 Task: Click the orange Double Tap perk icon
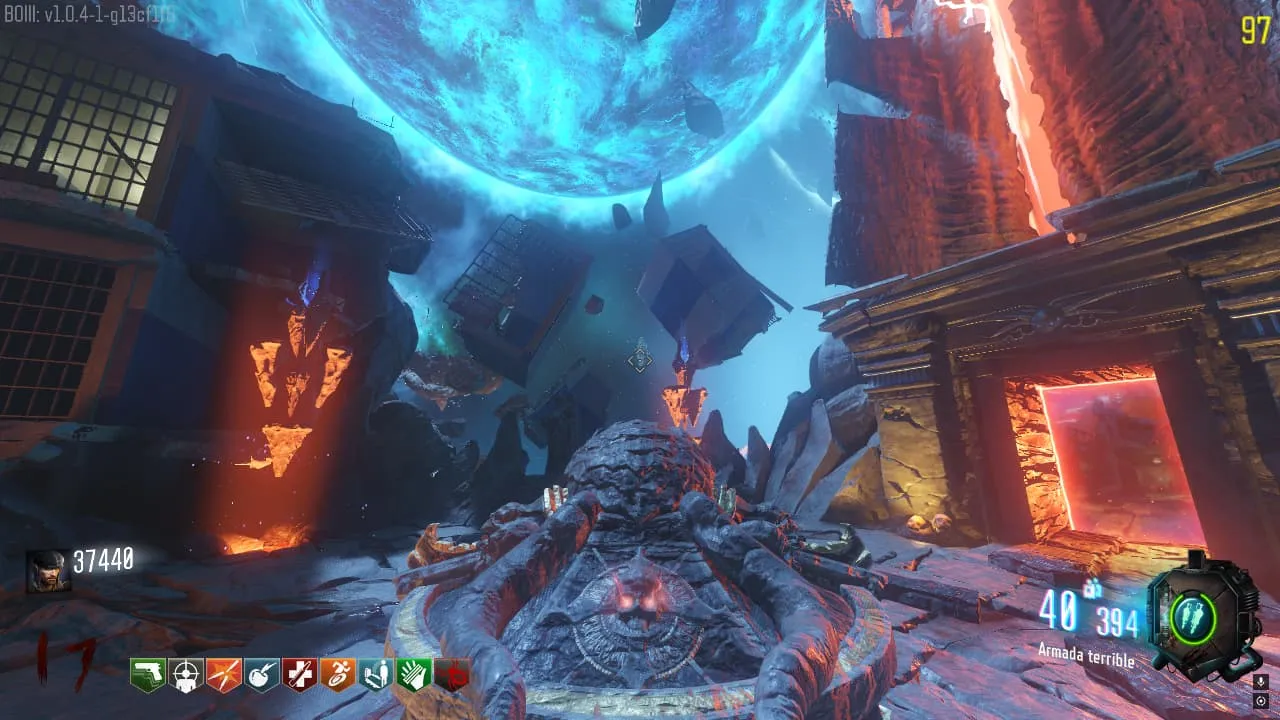(223, 675)
